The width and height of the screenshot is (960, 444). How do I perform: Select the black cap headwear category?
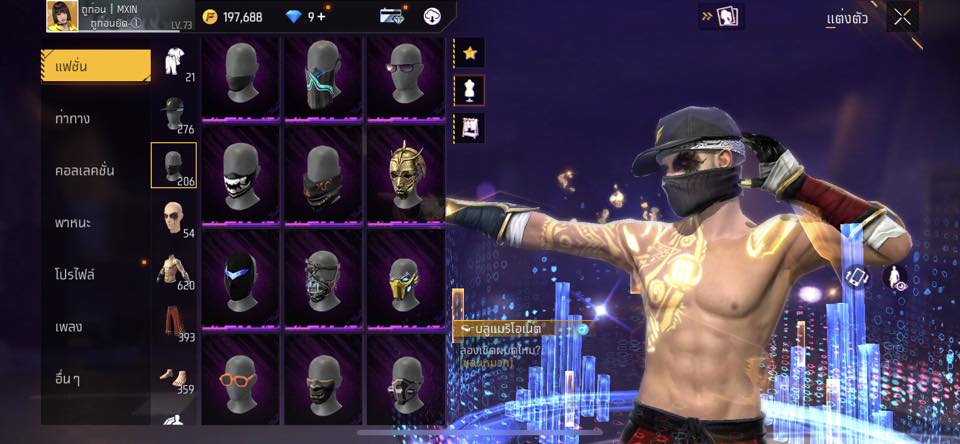pos(174,114)
